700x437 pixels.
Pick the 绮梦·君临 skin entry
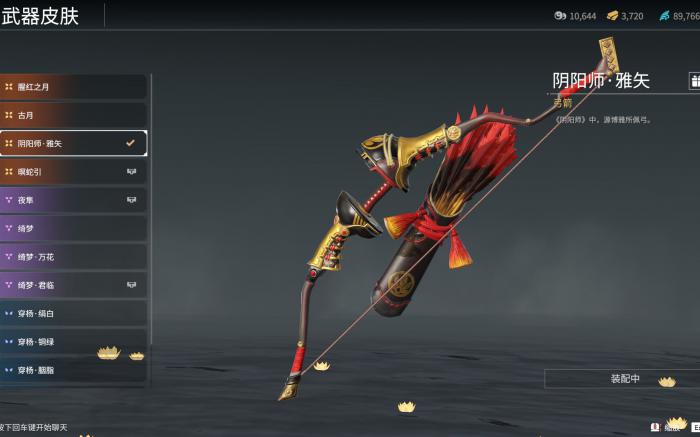pos(73,285)
